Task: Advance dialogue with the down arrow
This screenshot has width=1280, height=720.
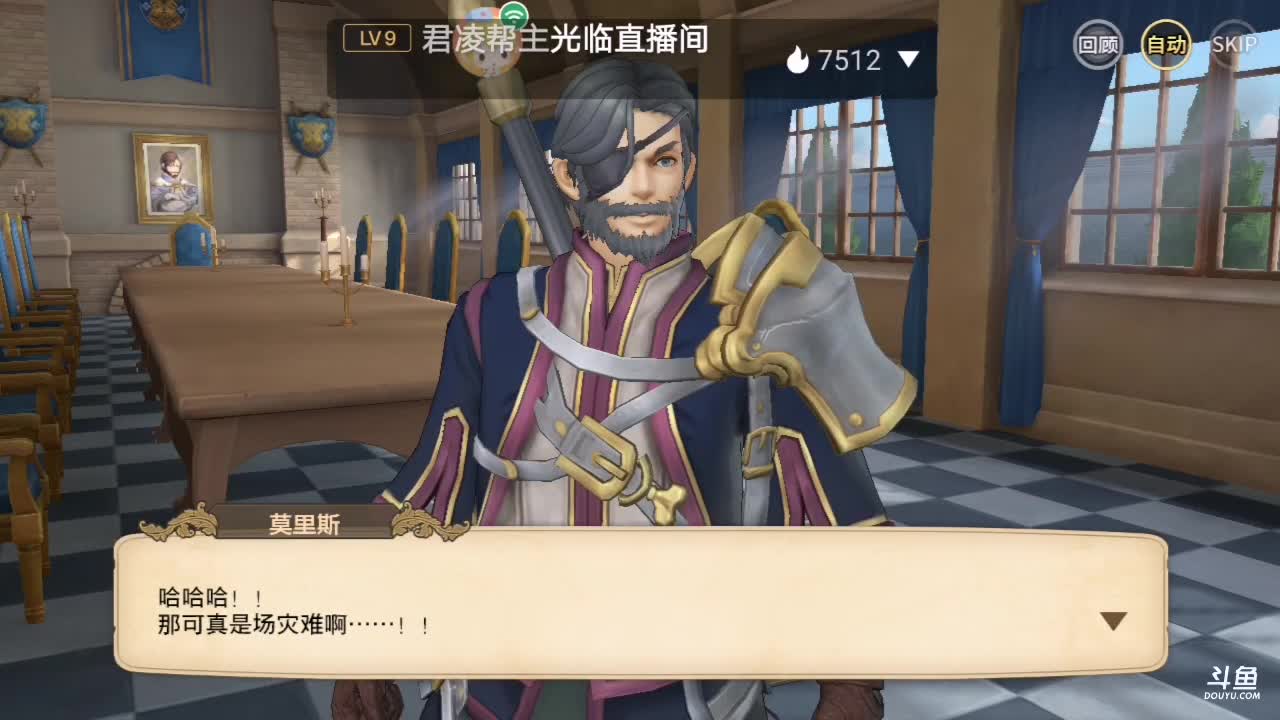Action: pyautogui.click(x=1113, y=621)
